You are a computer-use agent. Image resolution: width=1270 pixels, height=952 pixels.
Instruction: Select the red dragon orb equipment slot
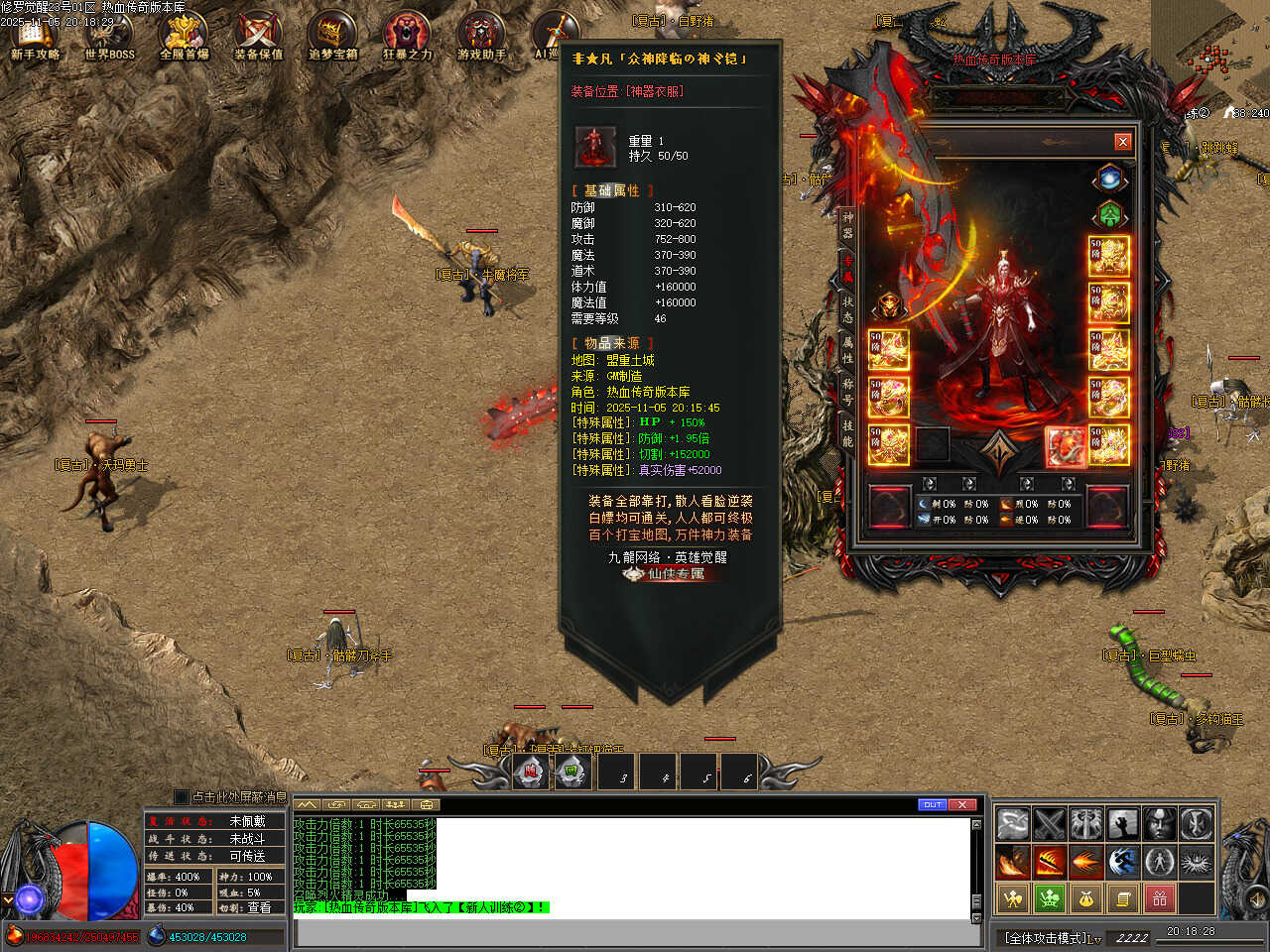click(1064, 446)
